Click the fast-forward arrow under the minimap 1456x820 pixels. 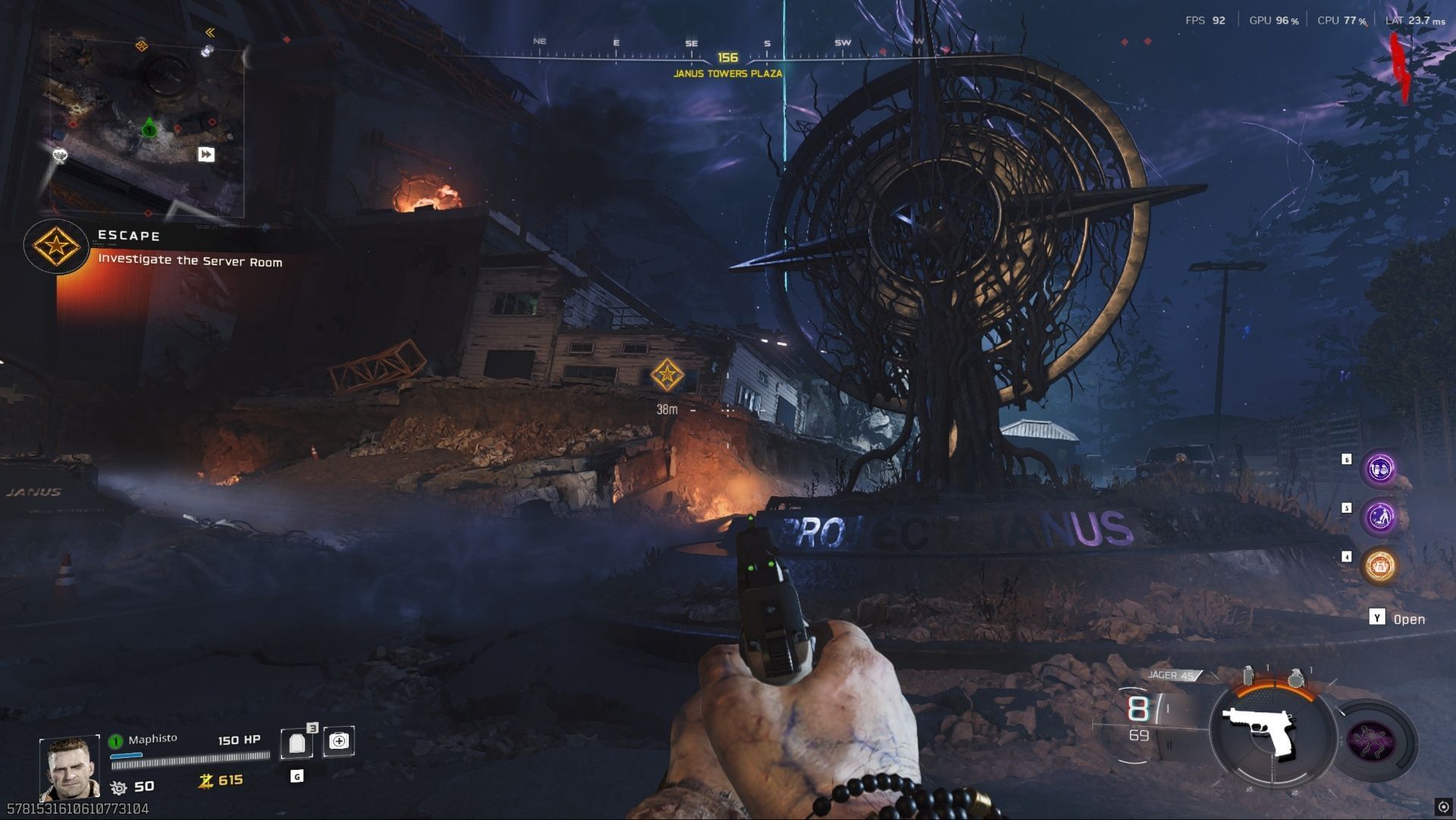click(205, 156)
